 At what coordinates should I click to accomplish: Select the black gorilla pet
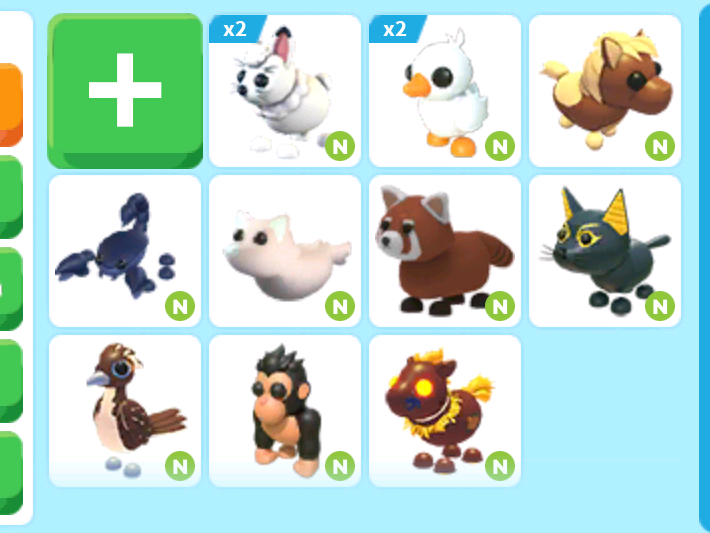click(285, 411)
